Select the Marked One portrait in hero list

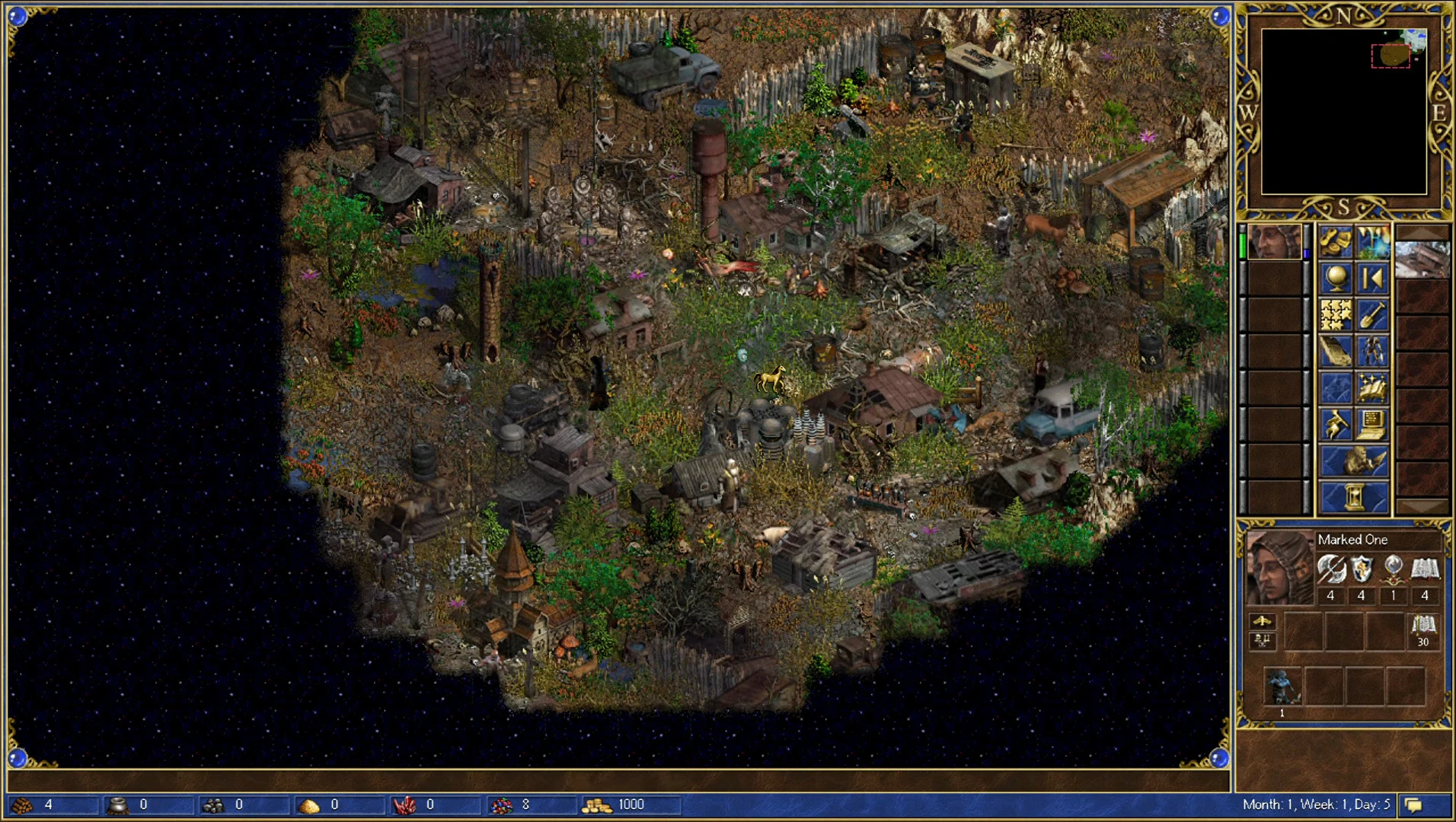point(1275,243)
